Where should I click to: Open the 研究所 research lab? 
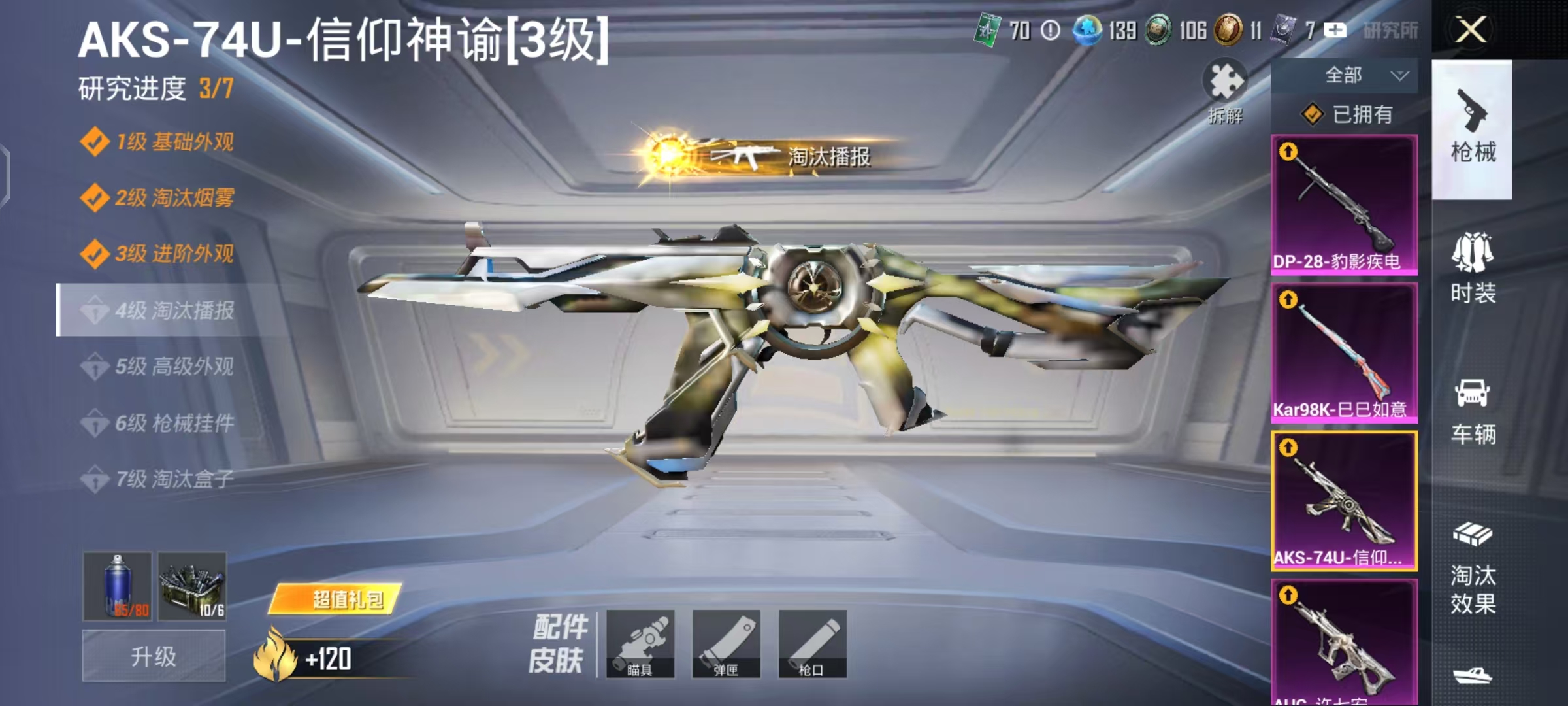click(x=1393, y=29)
